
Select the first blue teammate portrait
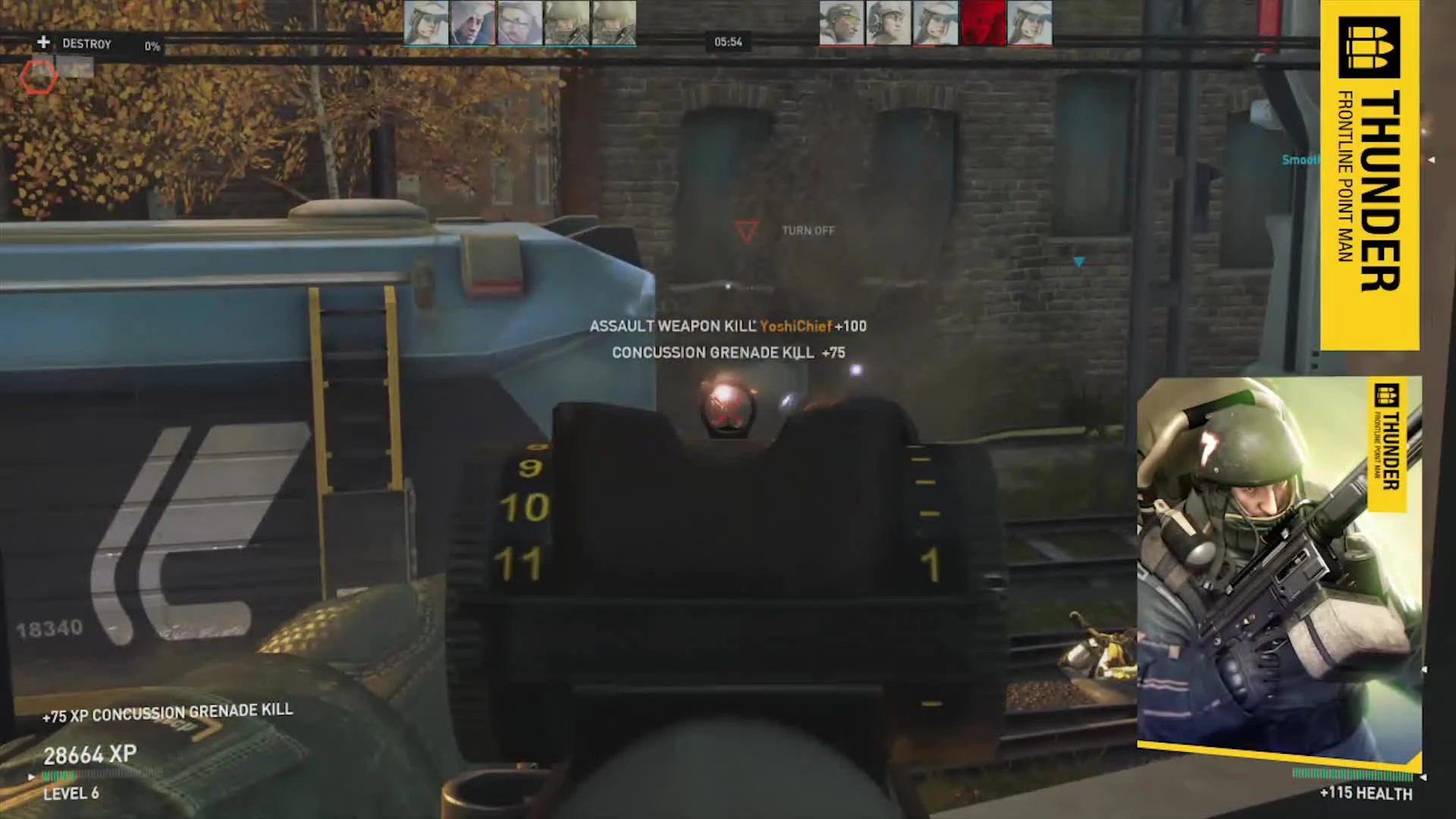pos(425,23)
